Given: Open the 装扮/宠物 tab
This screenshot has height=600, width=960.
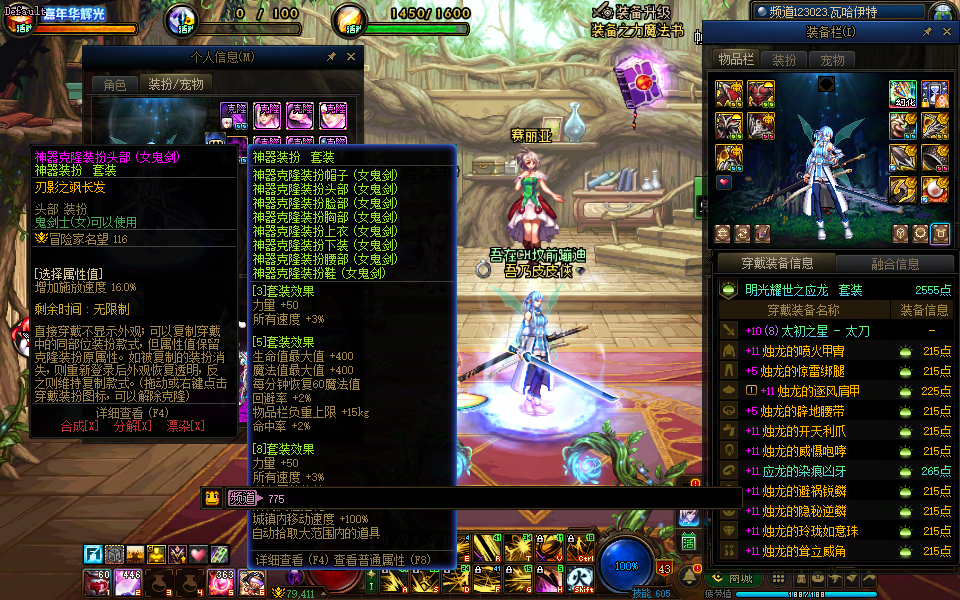Looking at the screenshot, I should (x=176, y=85).
